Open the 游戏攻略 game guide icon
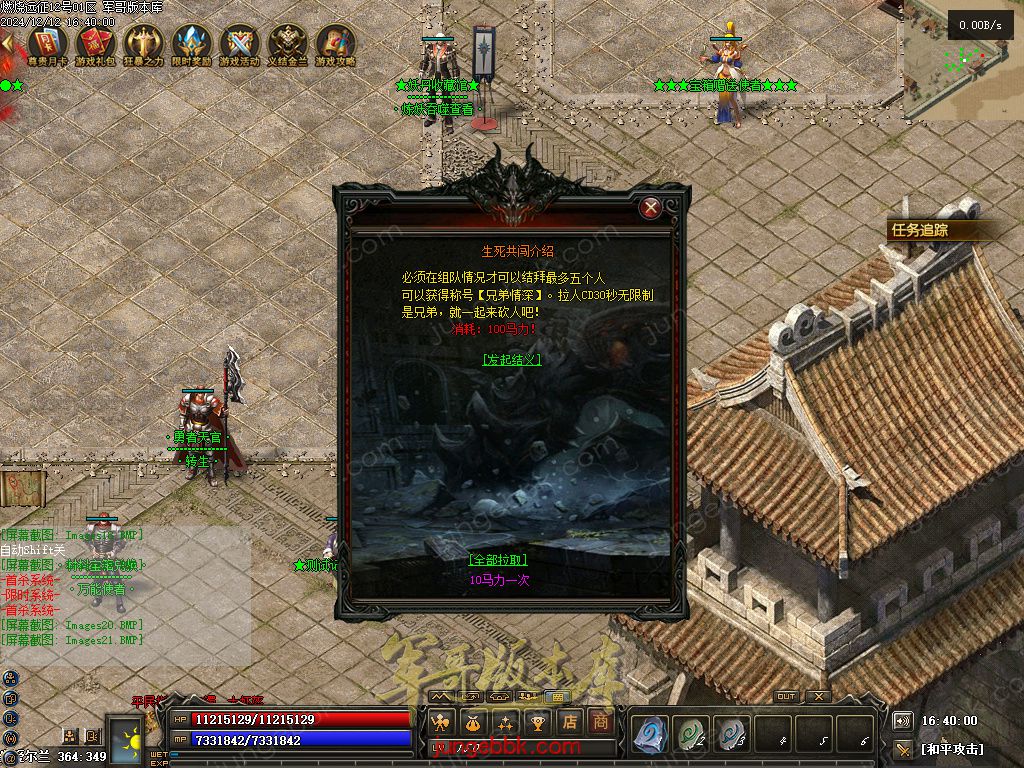1024x768 pixels. (x=336, y=44)
